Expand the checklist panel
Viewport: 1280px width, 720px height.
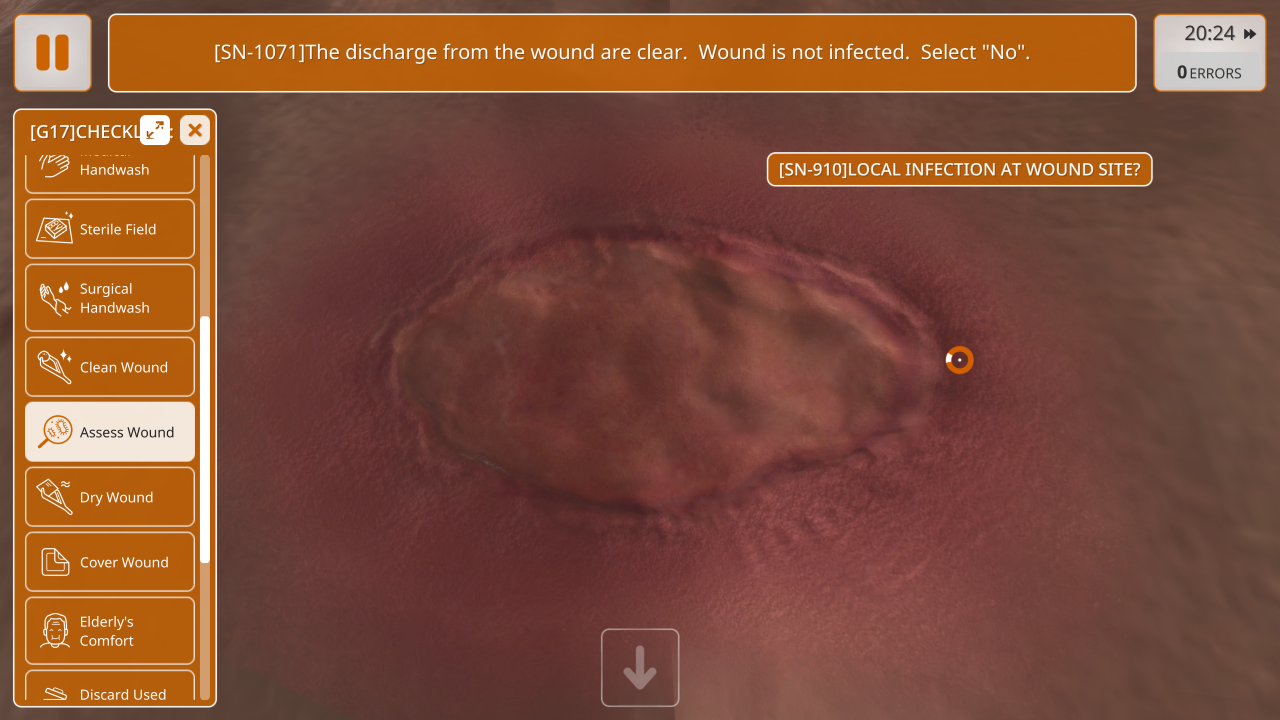pyautogui.click(x=155, y=130)
